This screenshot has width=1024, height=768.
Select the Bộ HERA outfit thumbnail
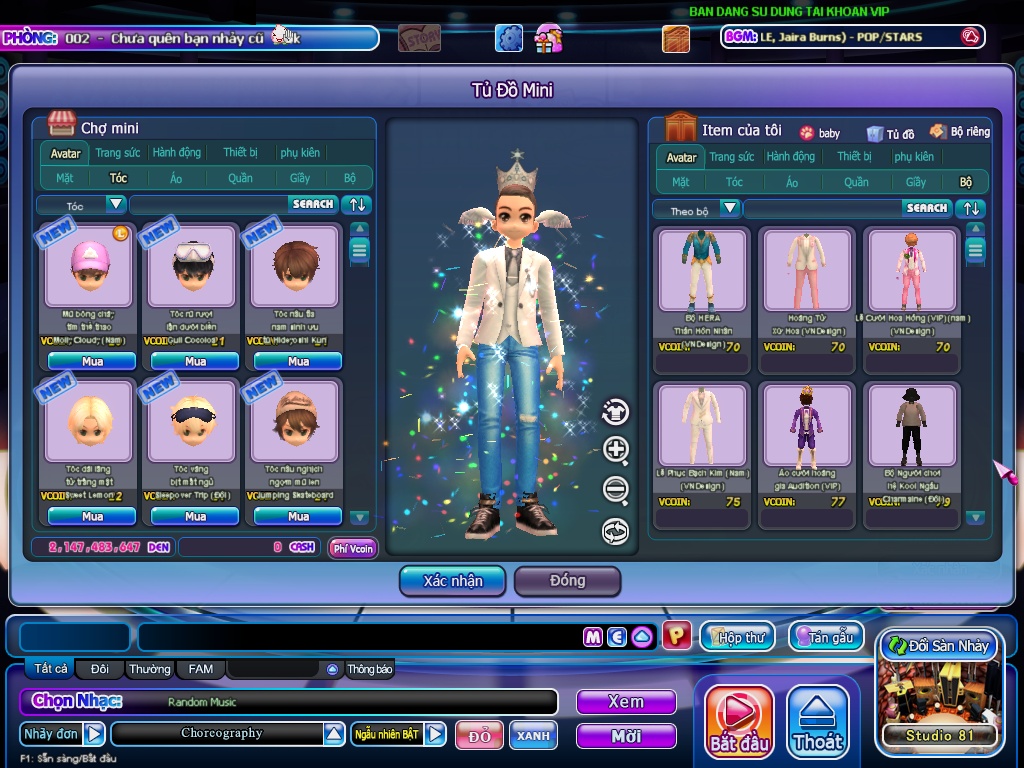click(x=703, y=270)
